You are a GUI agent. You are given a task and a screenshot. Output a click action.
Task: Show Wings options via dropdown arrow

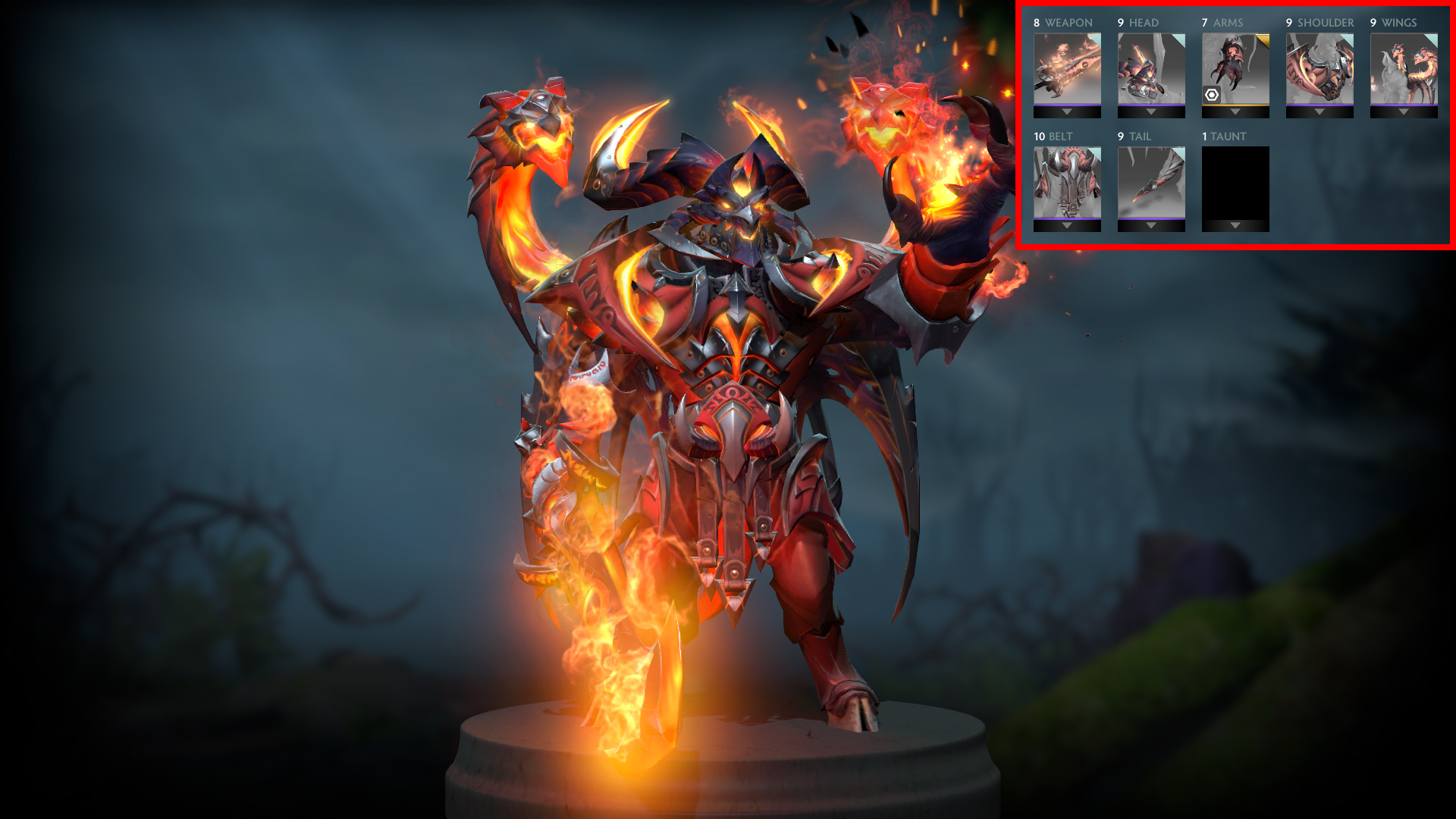pos(1404,112)
